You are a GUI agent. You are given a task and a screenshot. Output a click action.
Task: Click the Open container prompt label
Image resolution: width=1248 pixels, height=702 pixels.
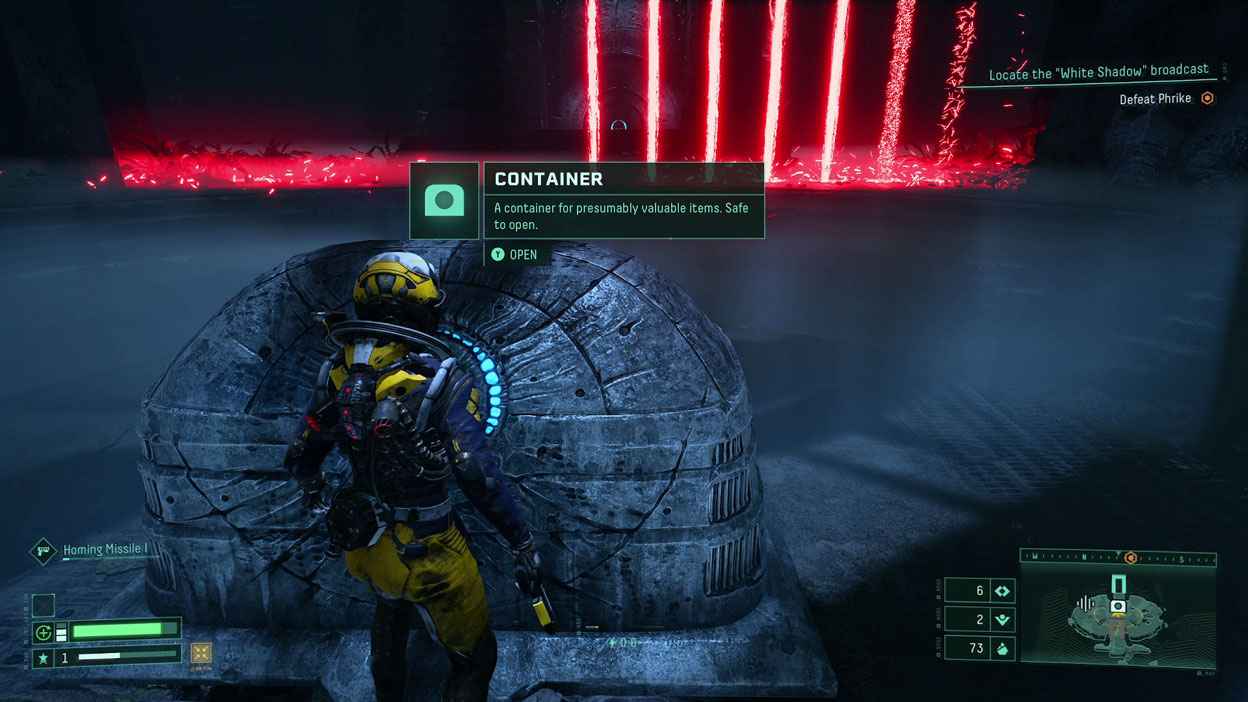(523, 255)
